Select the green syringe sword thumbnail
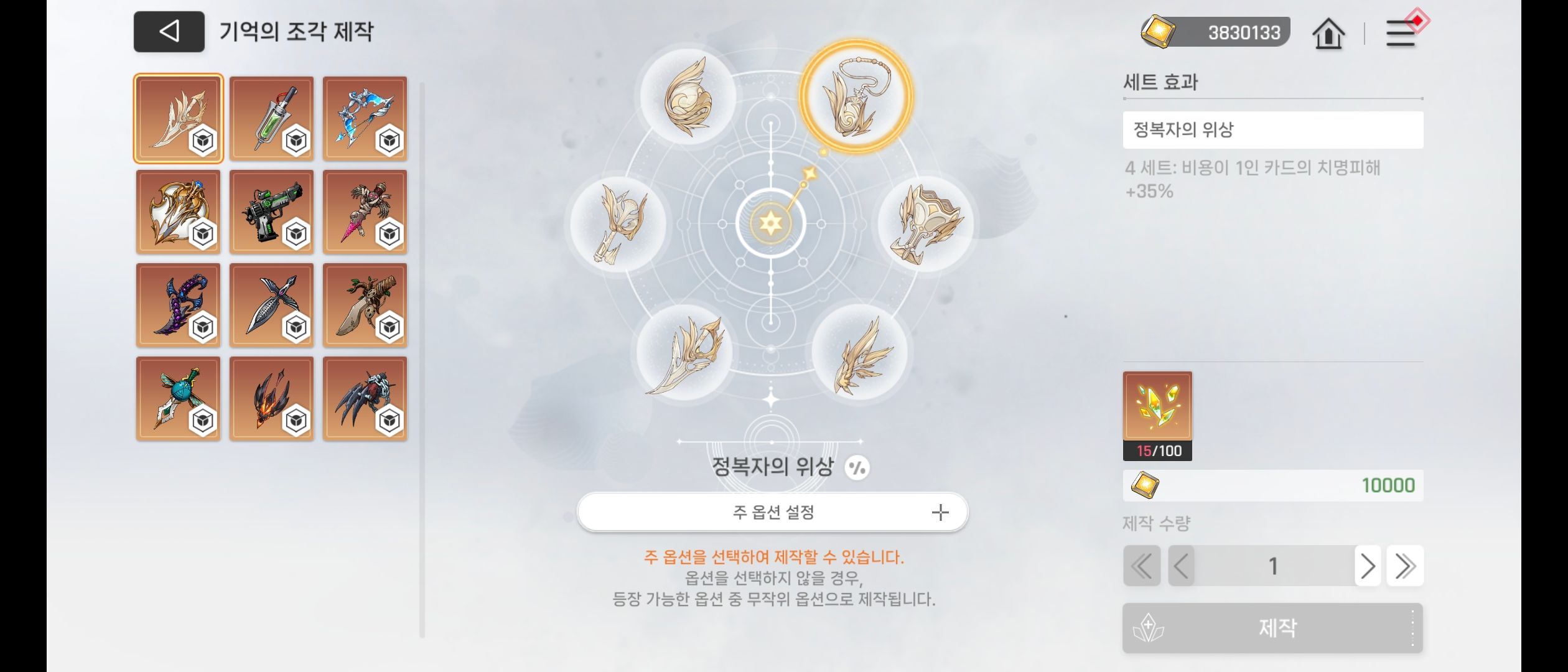1568x672 pixels. click(272, 118)
